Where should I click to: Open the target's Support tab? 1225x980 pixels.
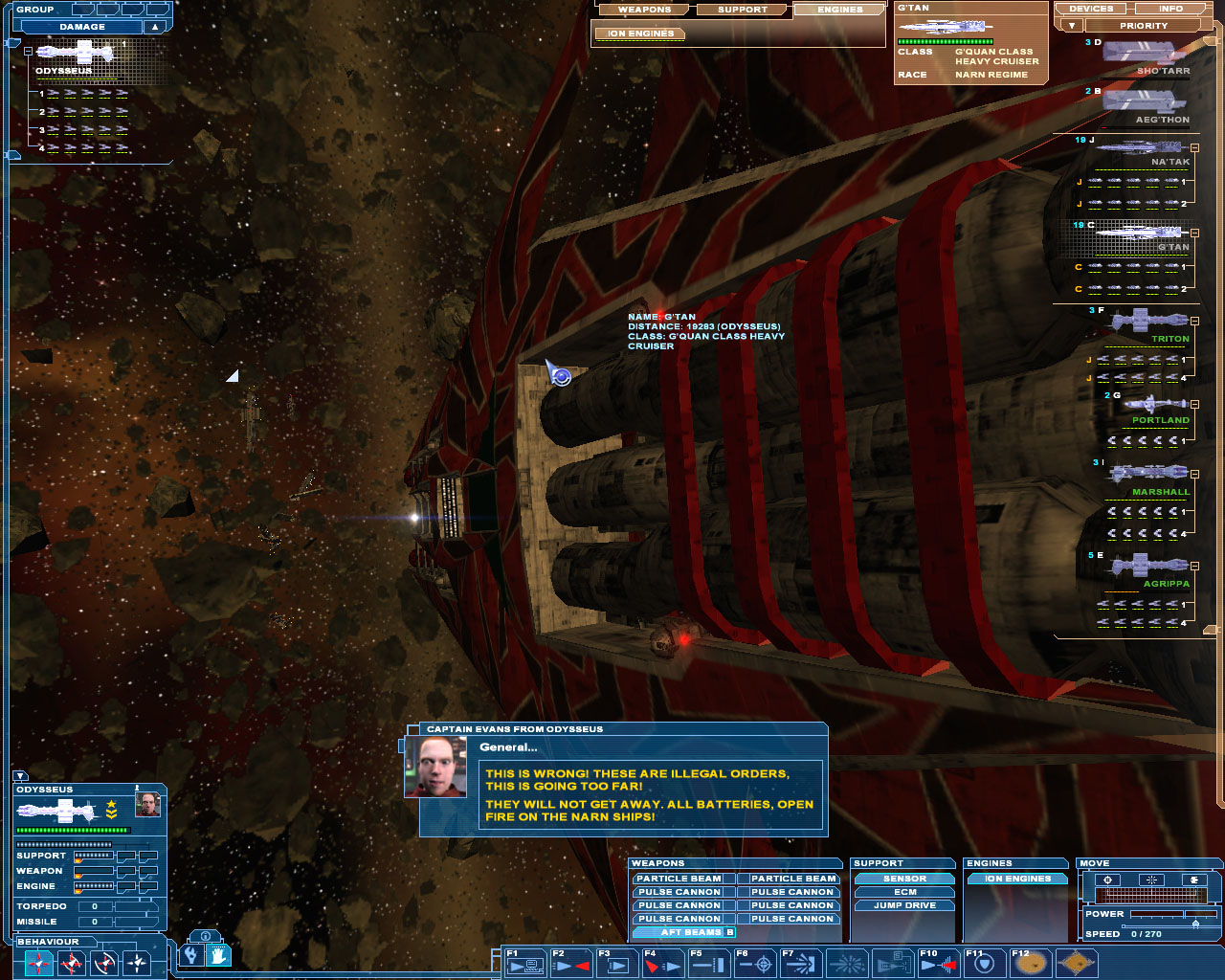point(743,10)
